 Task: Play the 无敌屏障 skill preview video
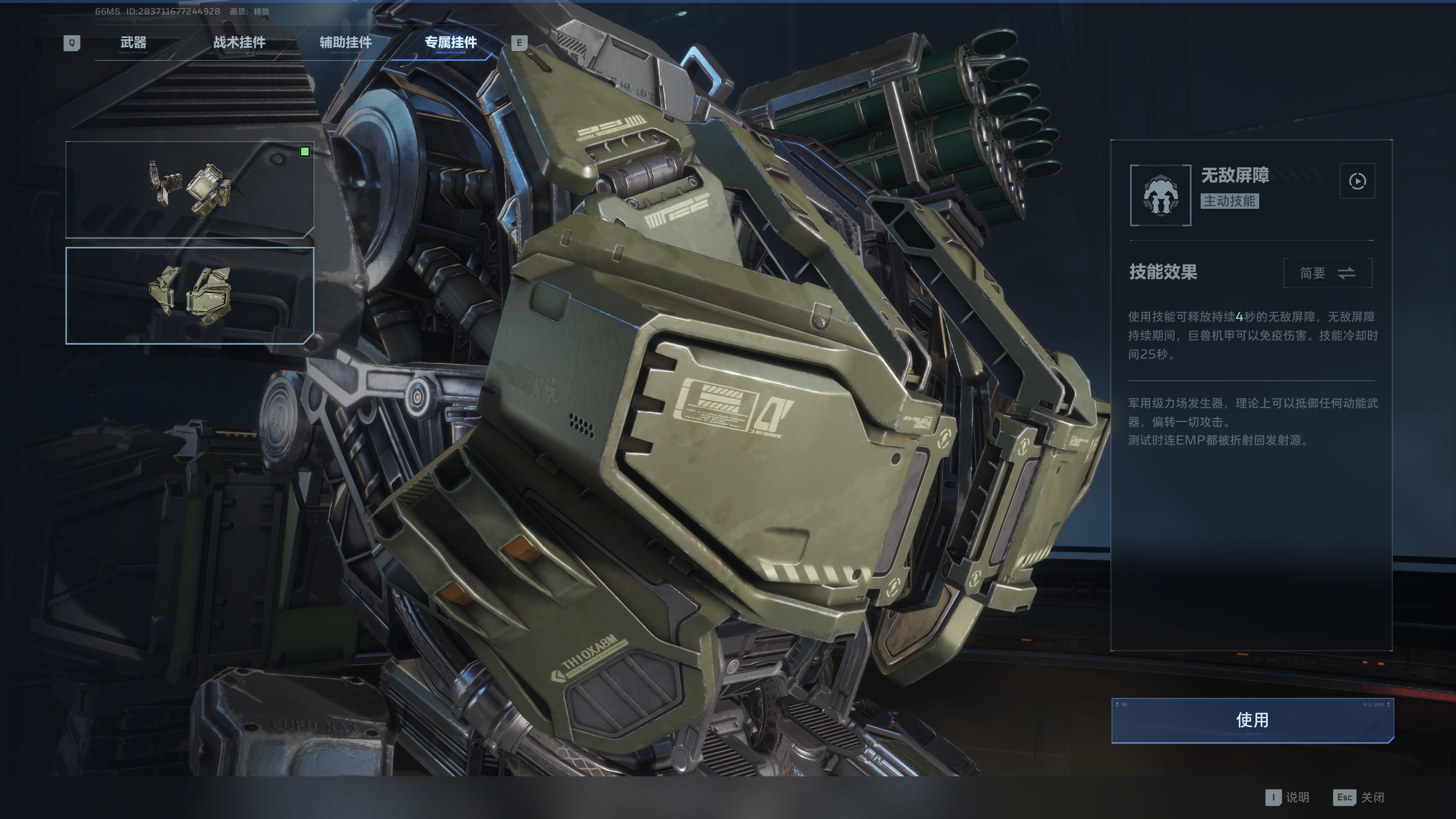tap(1357, 181)
